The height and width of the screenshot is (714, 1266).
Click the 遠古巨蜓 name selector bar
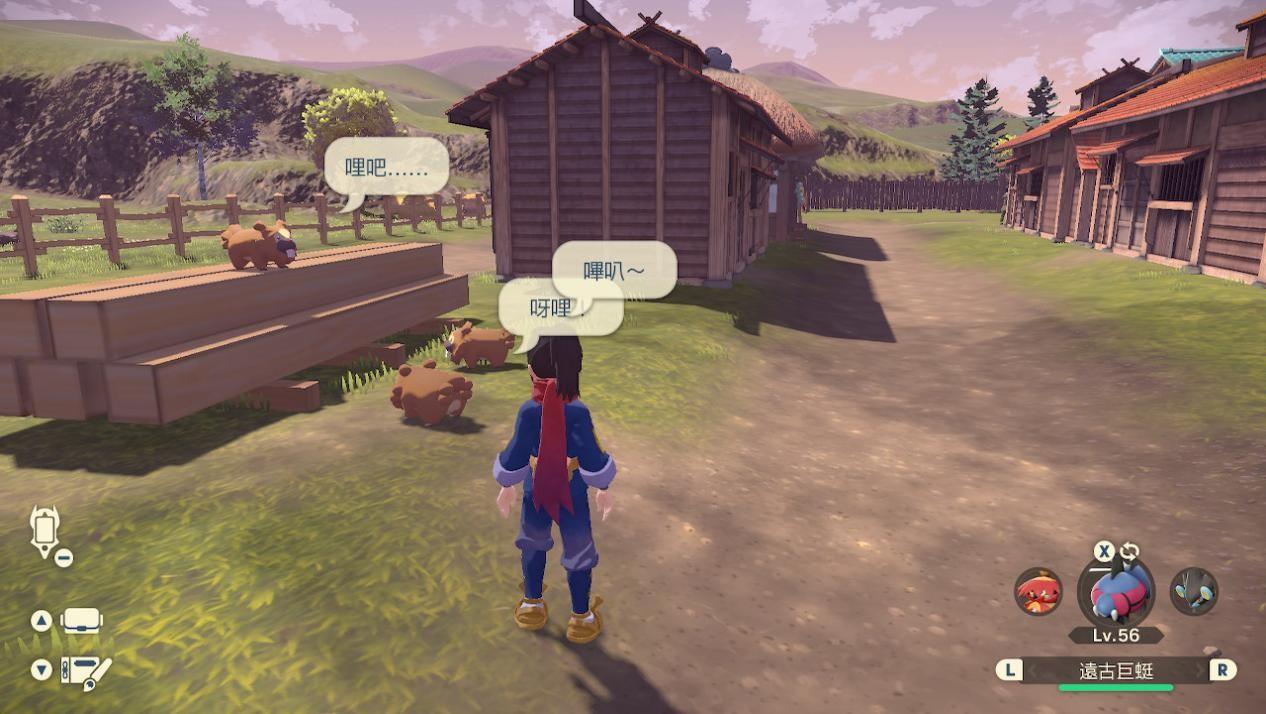(x=1115, y=671)
